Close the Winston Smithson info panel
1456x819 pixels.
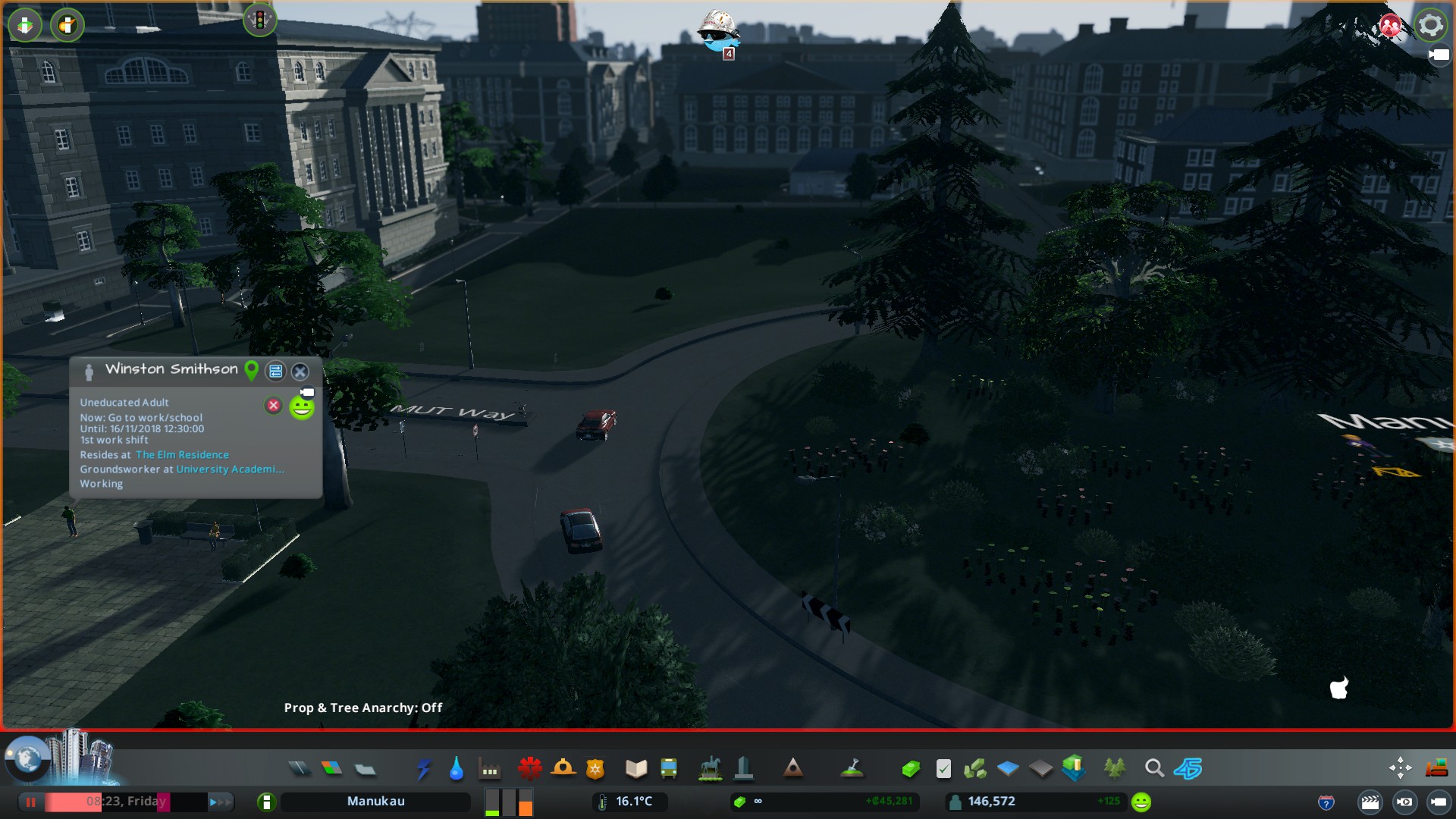[x=300, y=372]
